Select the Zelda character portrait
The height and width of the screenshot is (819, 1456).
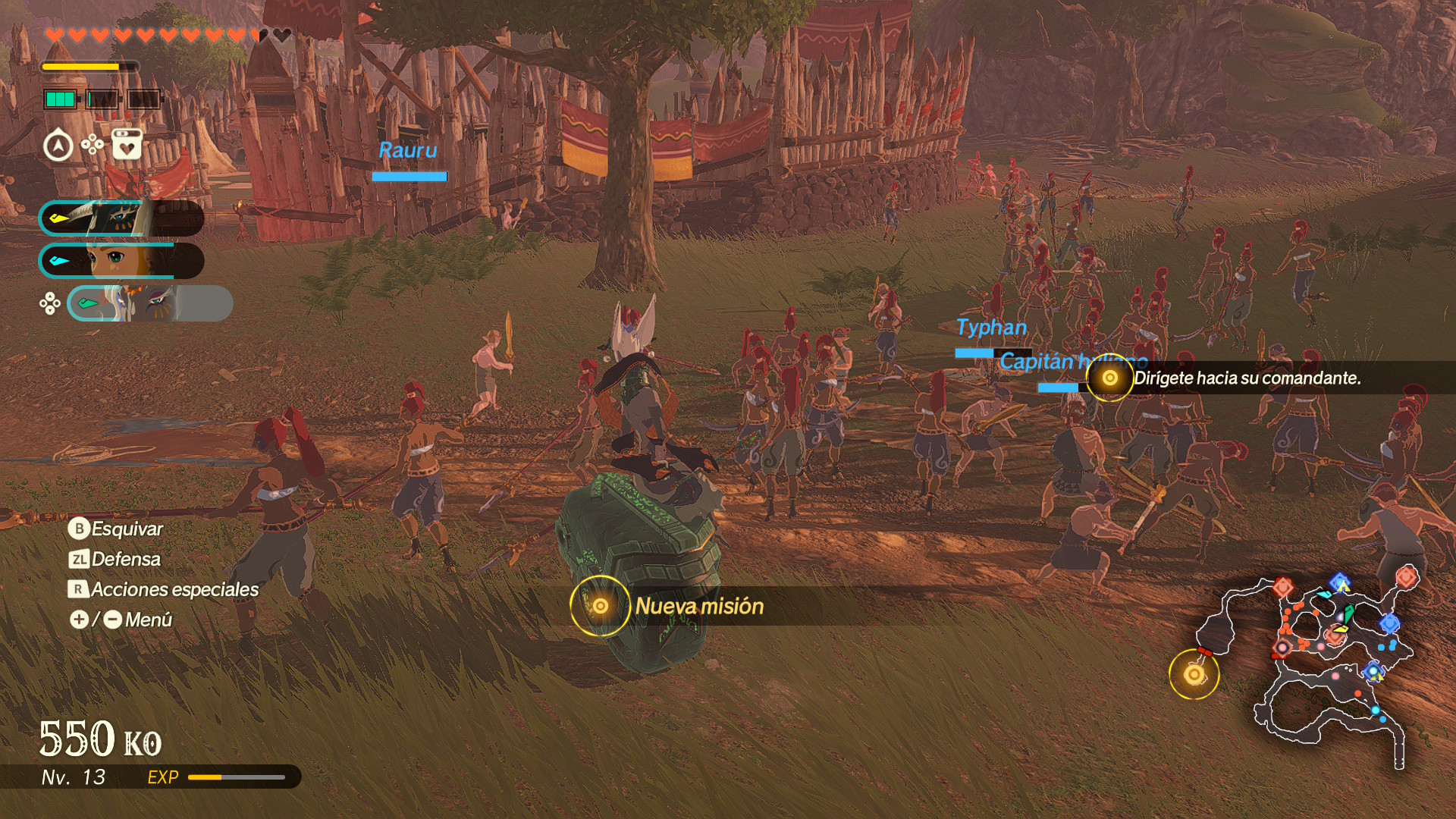(121, 261)
